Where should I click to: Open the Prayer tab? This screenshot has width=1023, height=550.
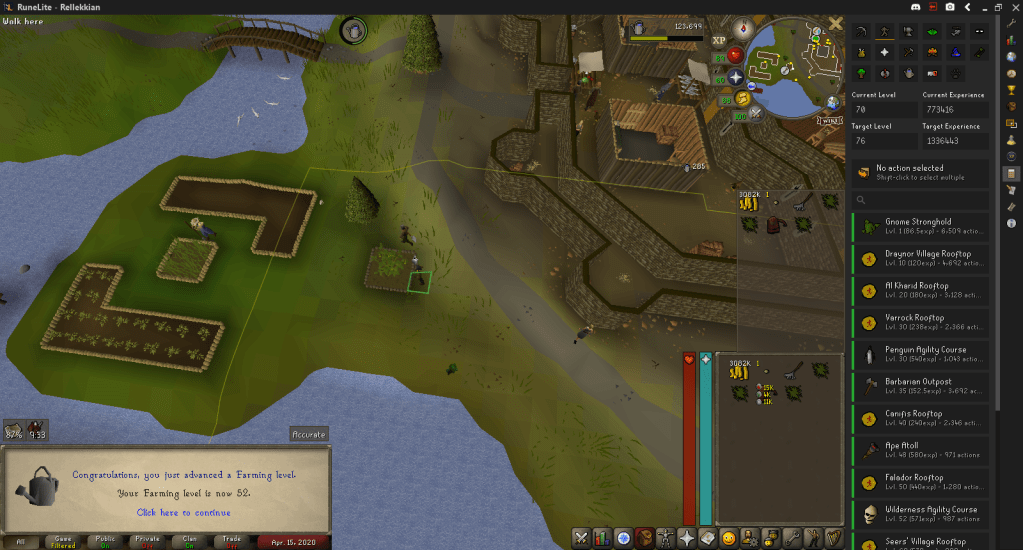tap(687, 538)
